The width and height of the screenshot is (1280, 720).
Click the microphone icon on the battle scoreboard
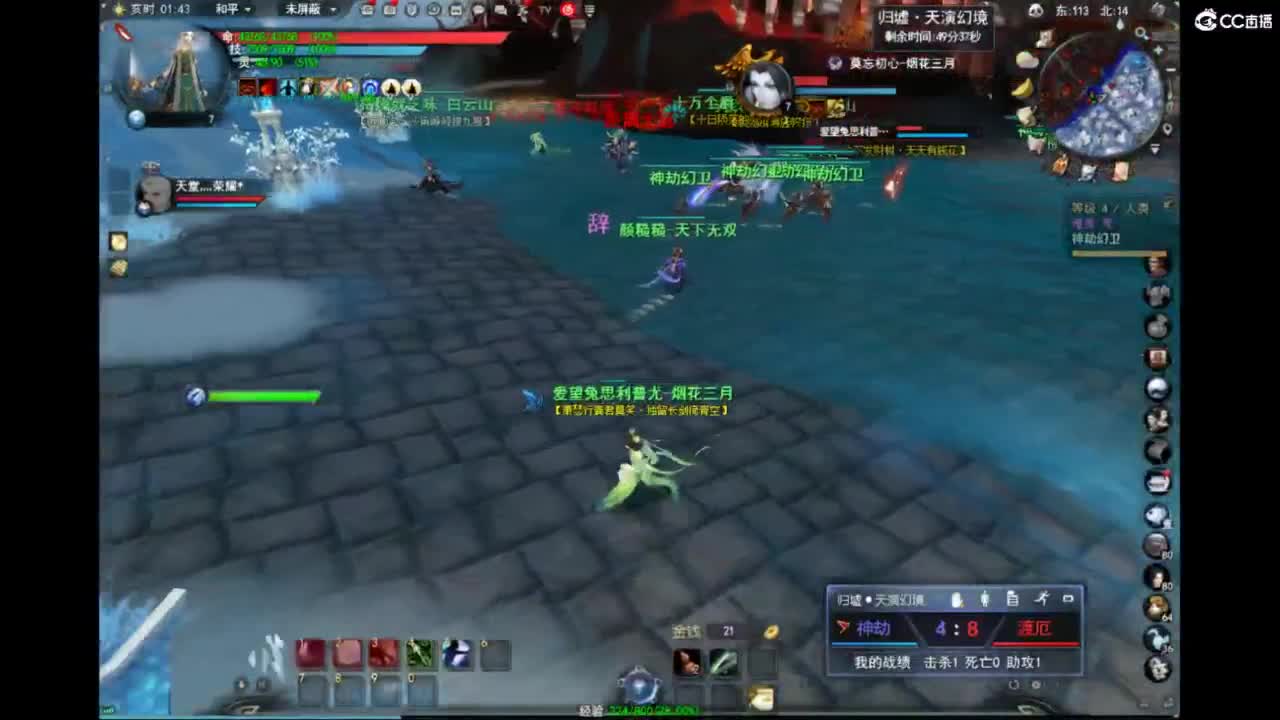coord(956,599)
